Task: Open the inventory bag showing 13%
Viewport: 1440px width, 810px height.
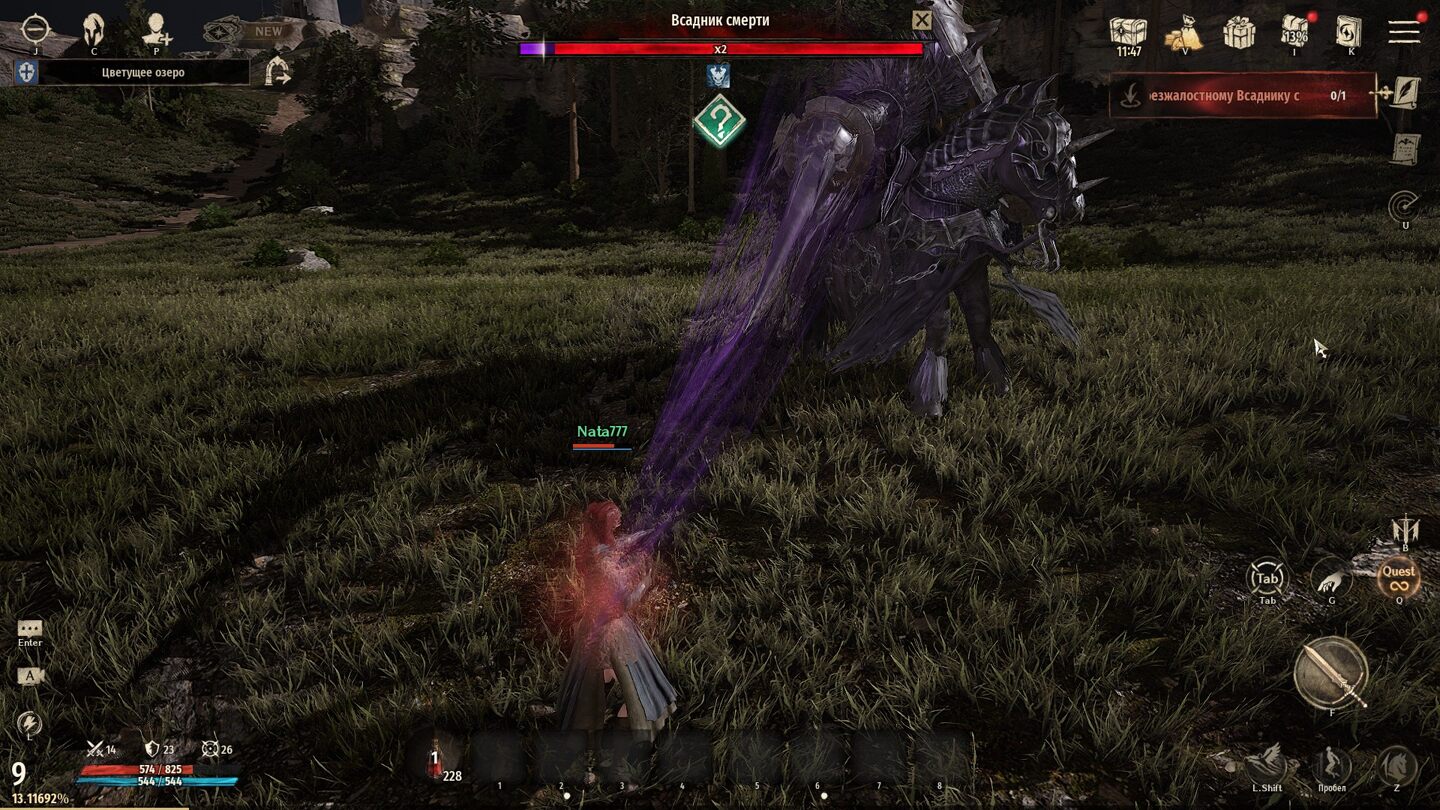Action: tap(1296, 32)
